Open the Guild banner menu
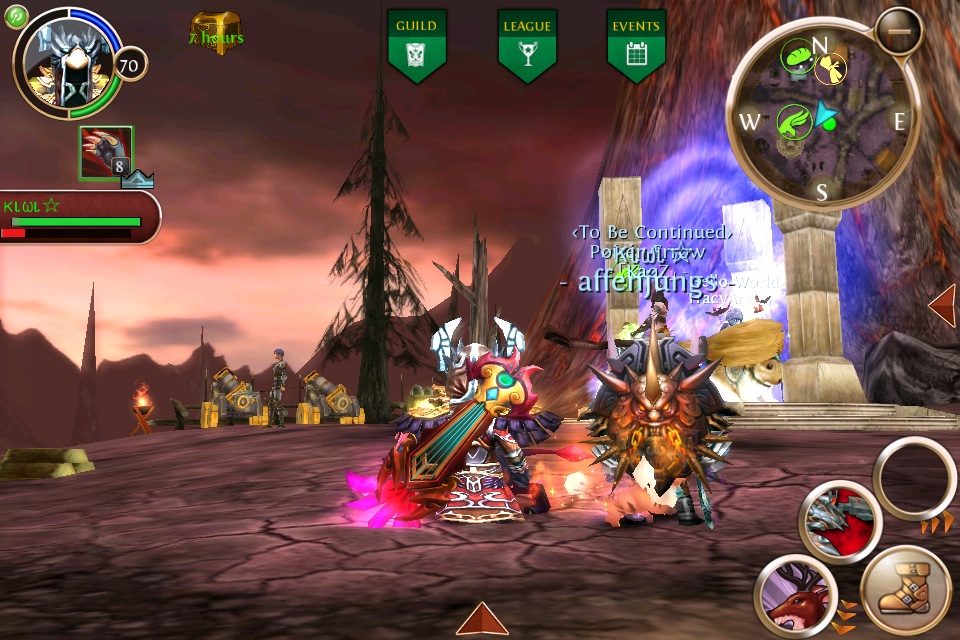 coord(416,45)
